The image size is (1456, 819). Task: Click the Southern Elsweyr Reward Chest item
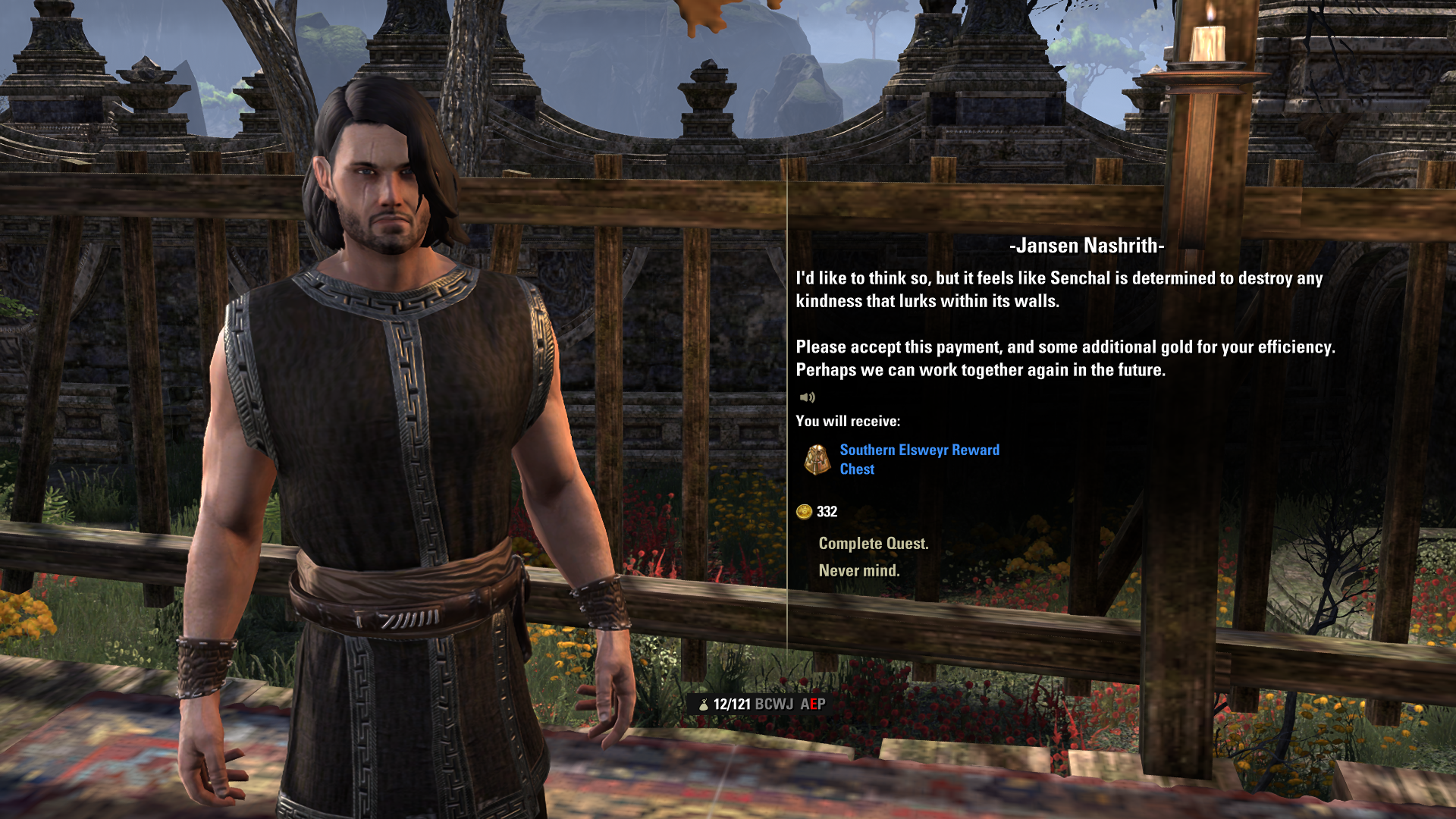pyautogui.click(x=919, y=460)
